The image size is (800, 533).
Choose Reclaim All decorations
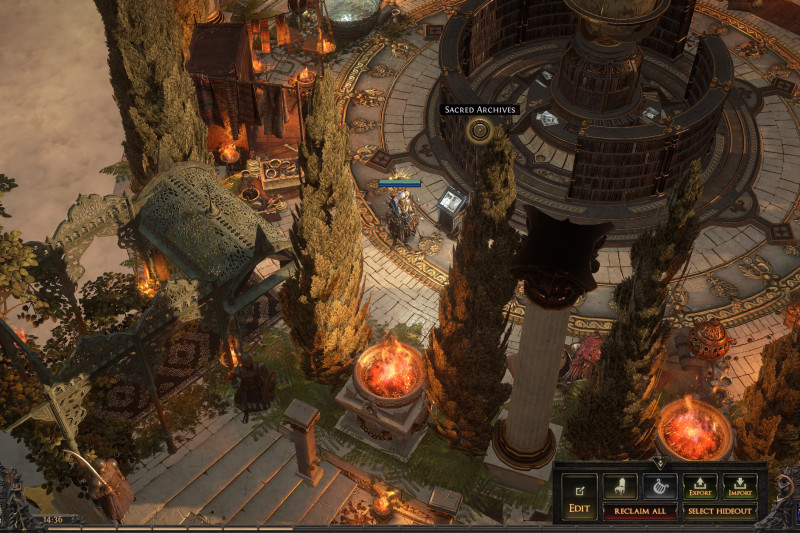click(x=639, y=511)
